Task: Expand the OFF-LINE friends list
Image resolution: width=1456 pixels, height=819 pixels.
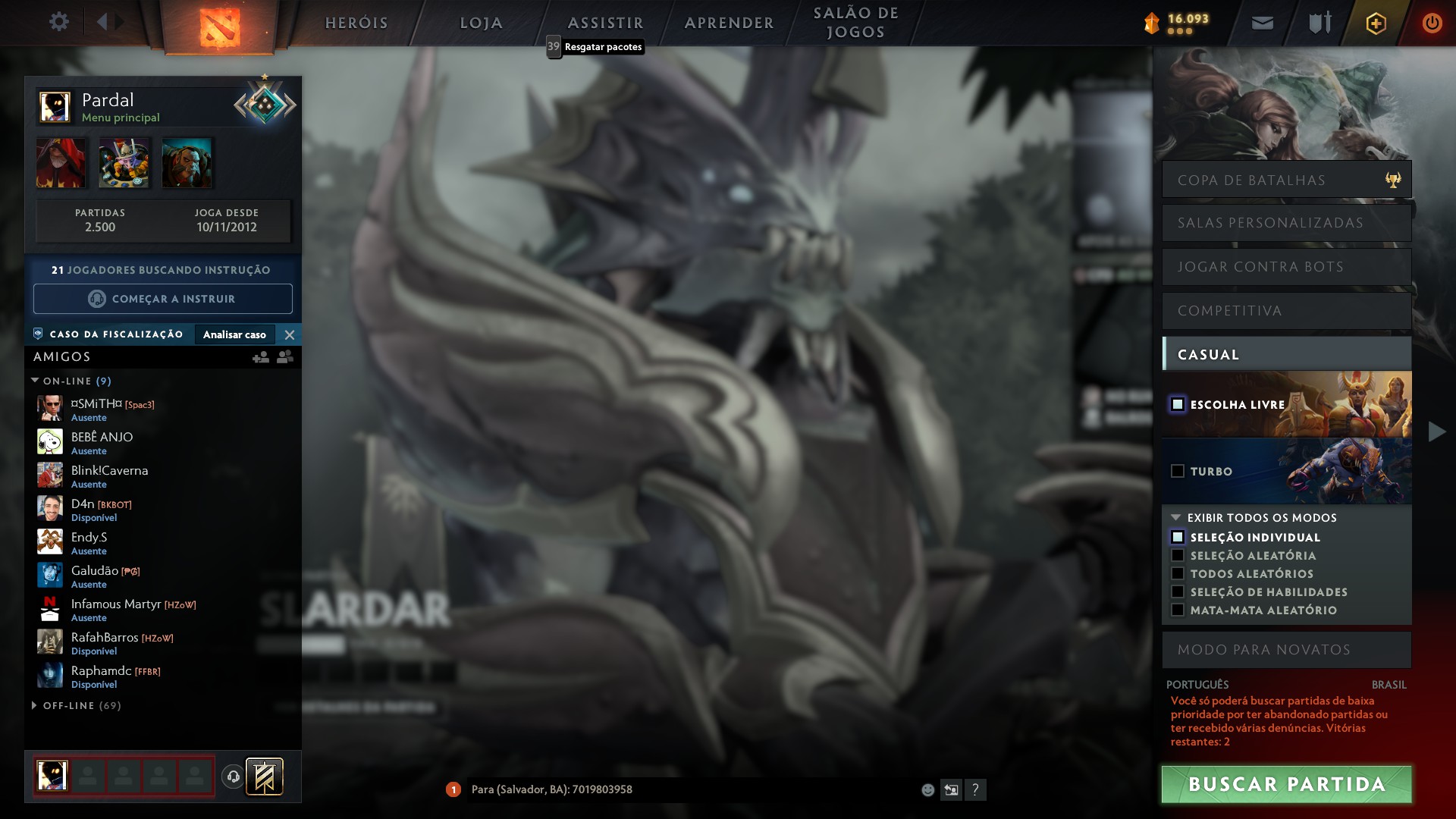Action: pos(33,705)
